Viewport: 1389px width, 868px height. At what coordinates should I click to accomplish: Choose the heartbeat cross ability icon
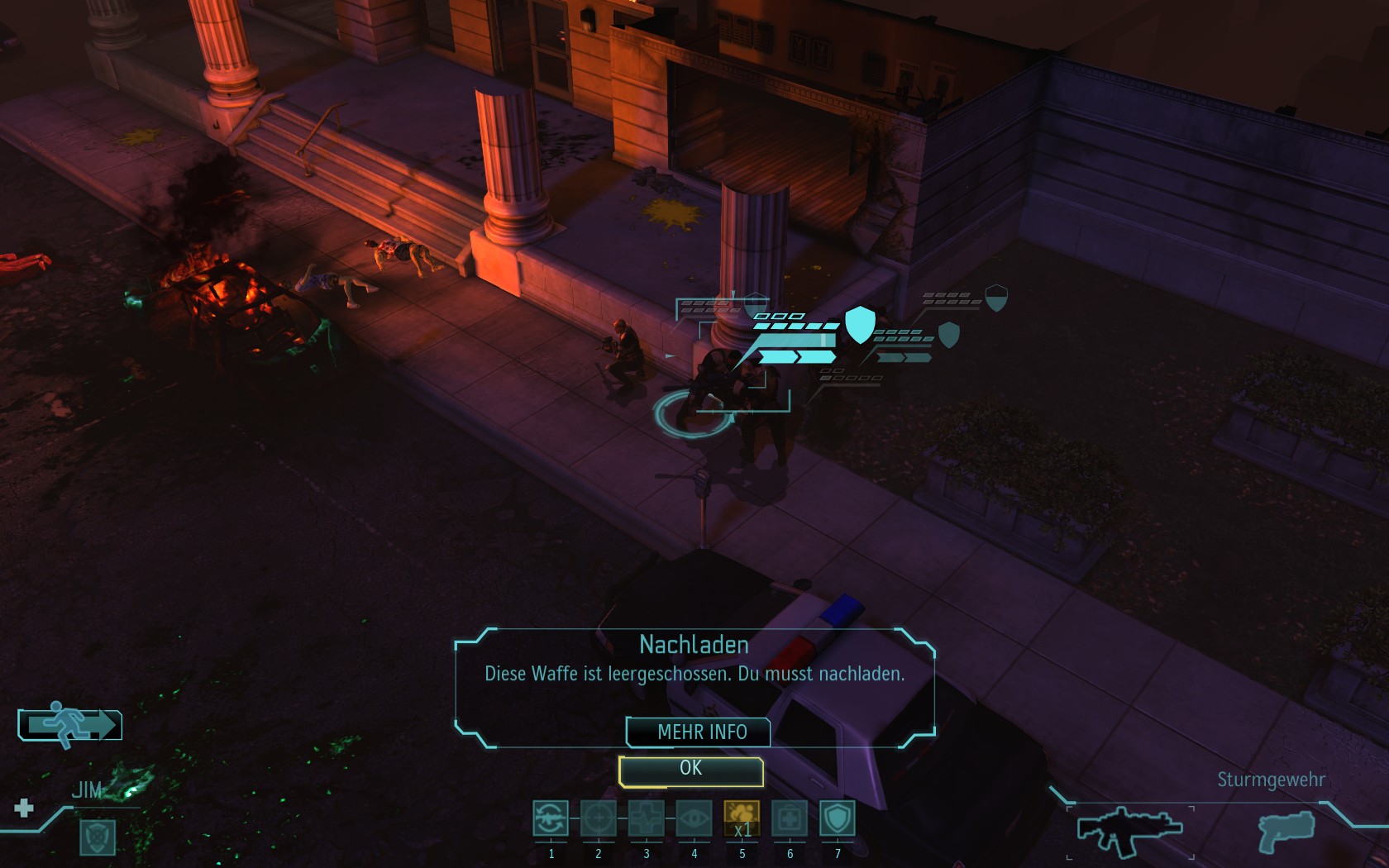pyautogui.click(x=647, y=818)
